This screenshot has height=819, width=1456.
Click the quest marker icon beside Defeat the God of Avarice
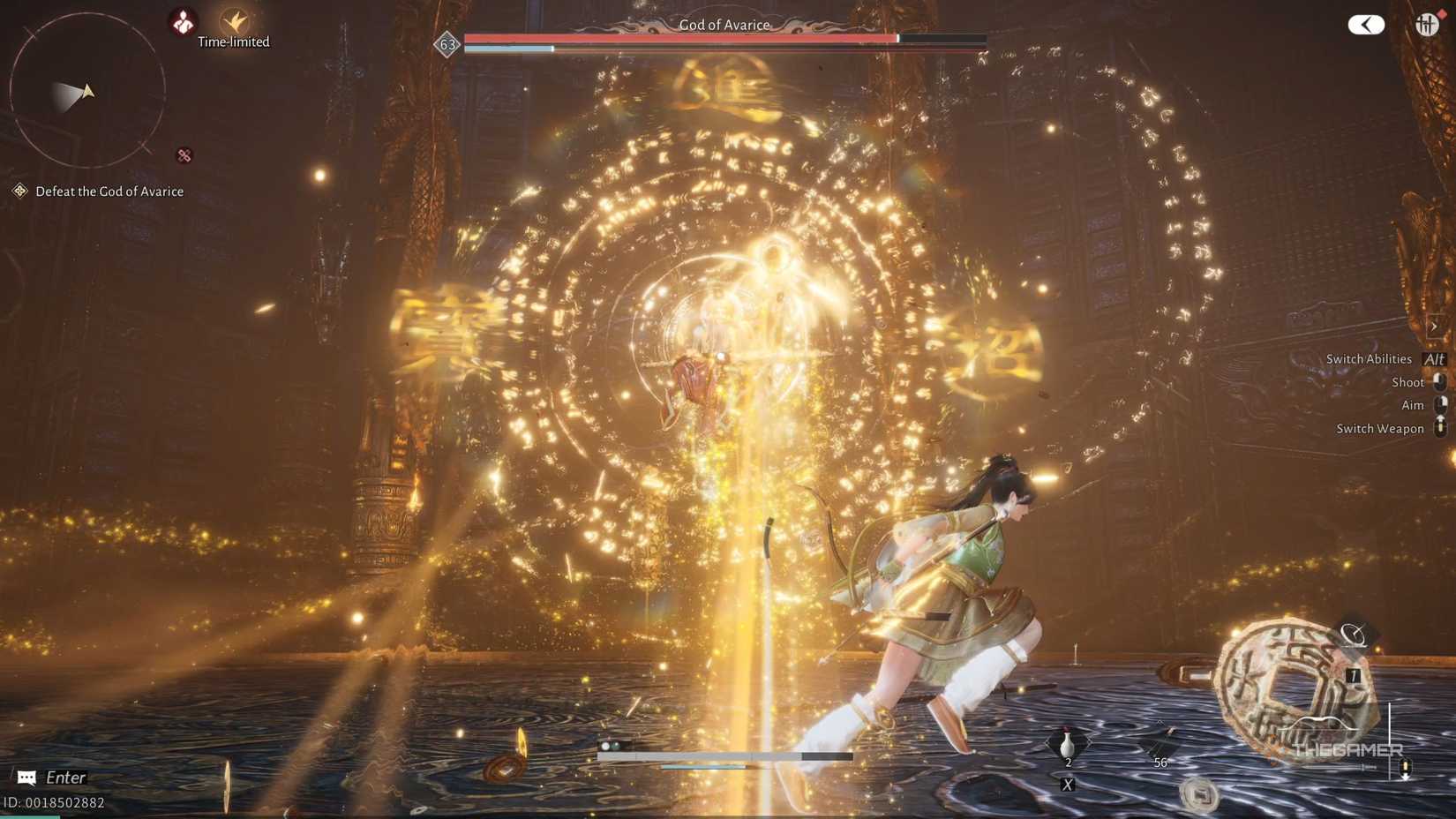point(19,190)
